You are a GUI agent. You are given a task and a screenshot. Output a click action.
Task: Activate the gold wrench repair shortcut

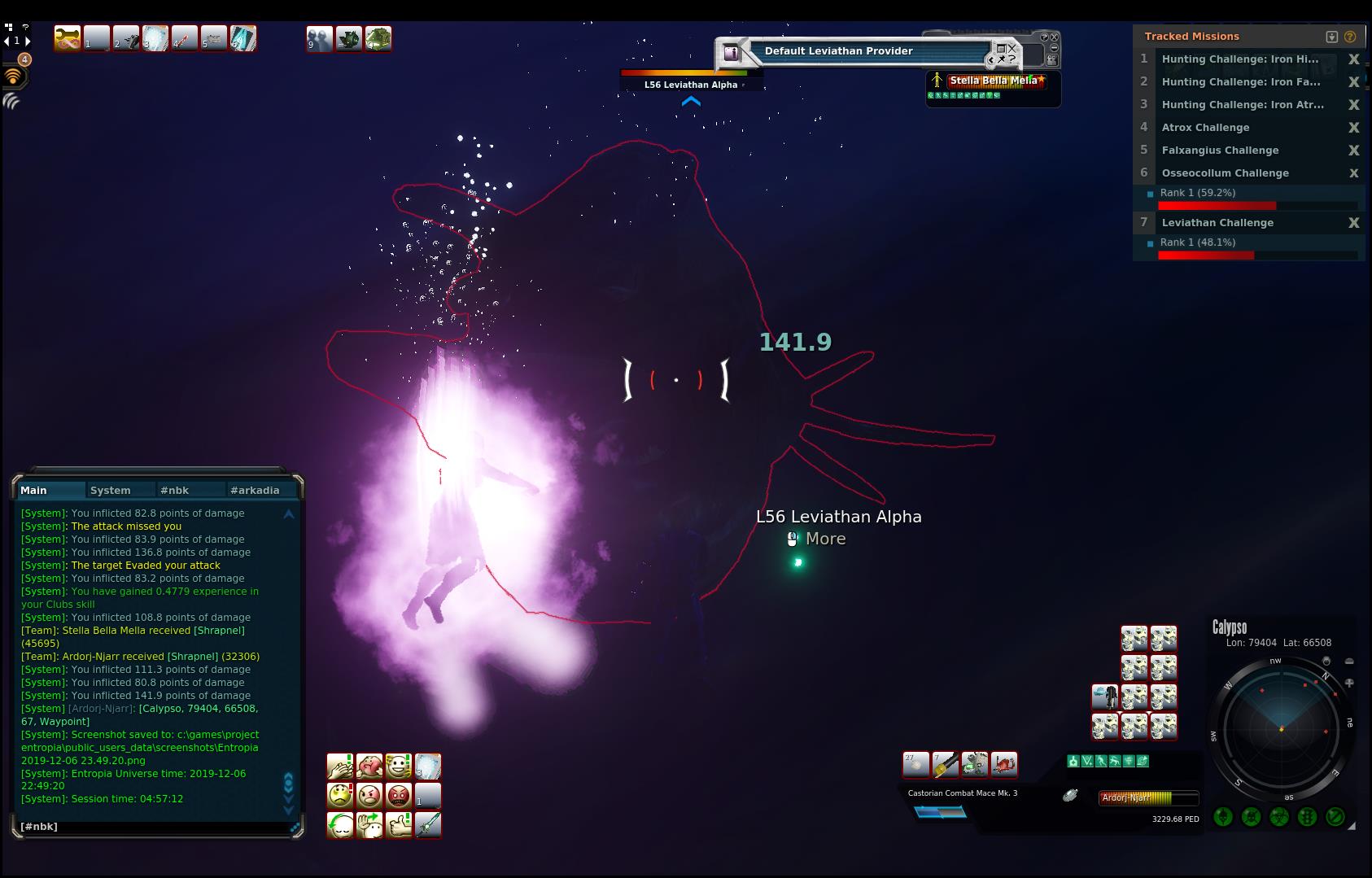point(68,38)
